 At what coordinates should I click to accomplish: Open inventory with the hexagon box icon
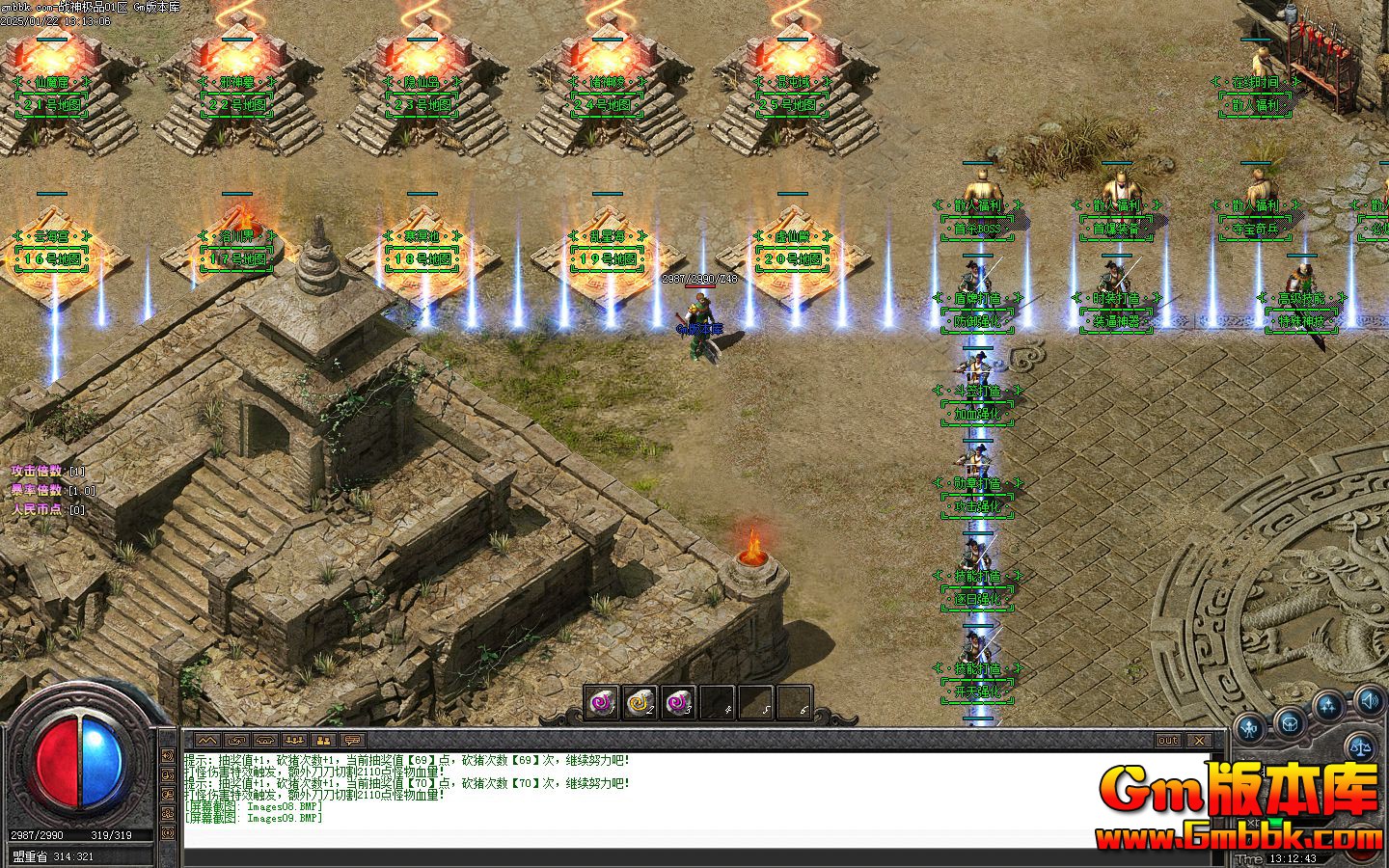pos(1291,723)
